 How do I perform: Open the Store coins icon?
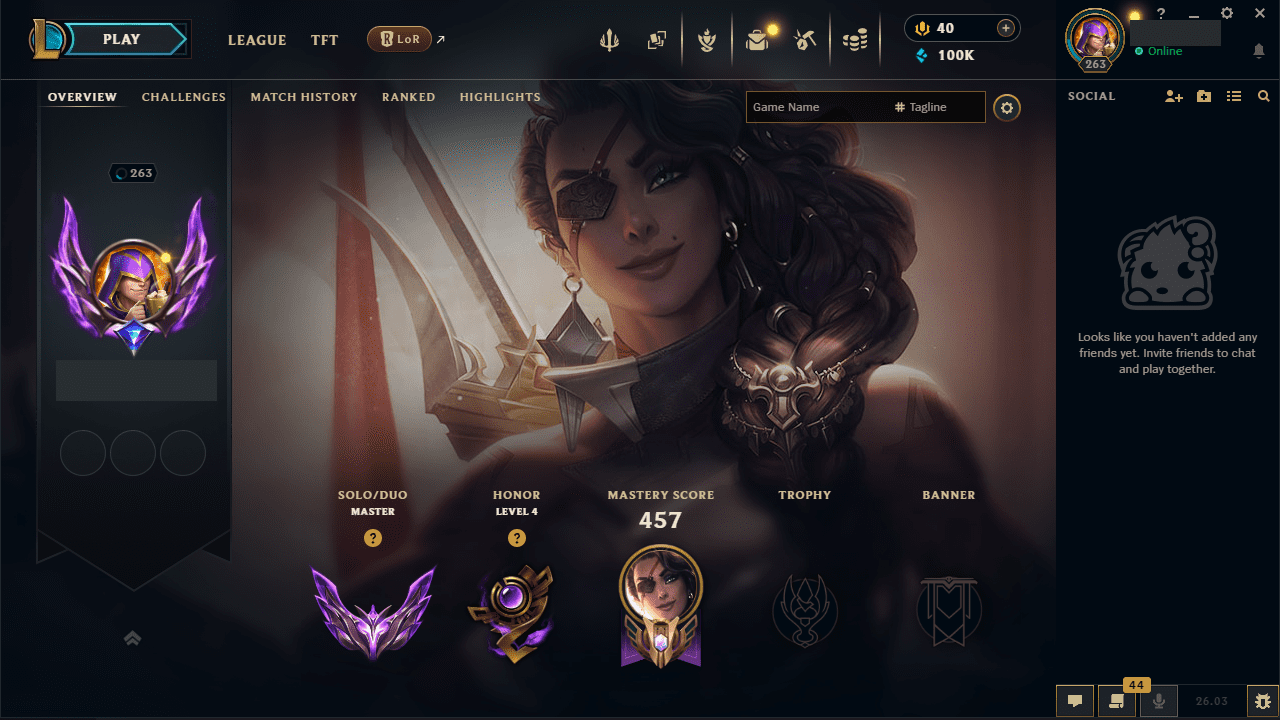click(x=855, y=40)
